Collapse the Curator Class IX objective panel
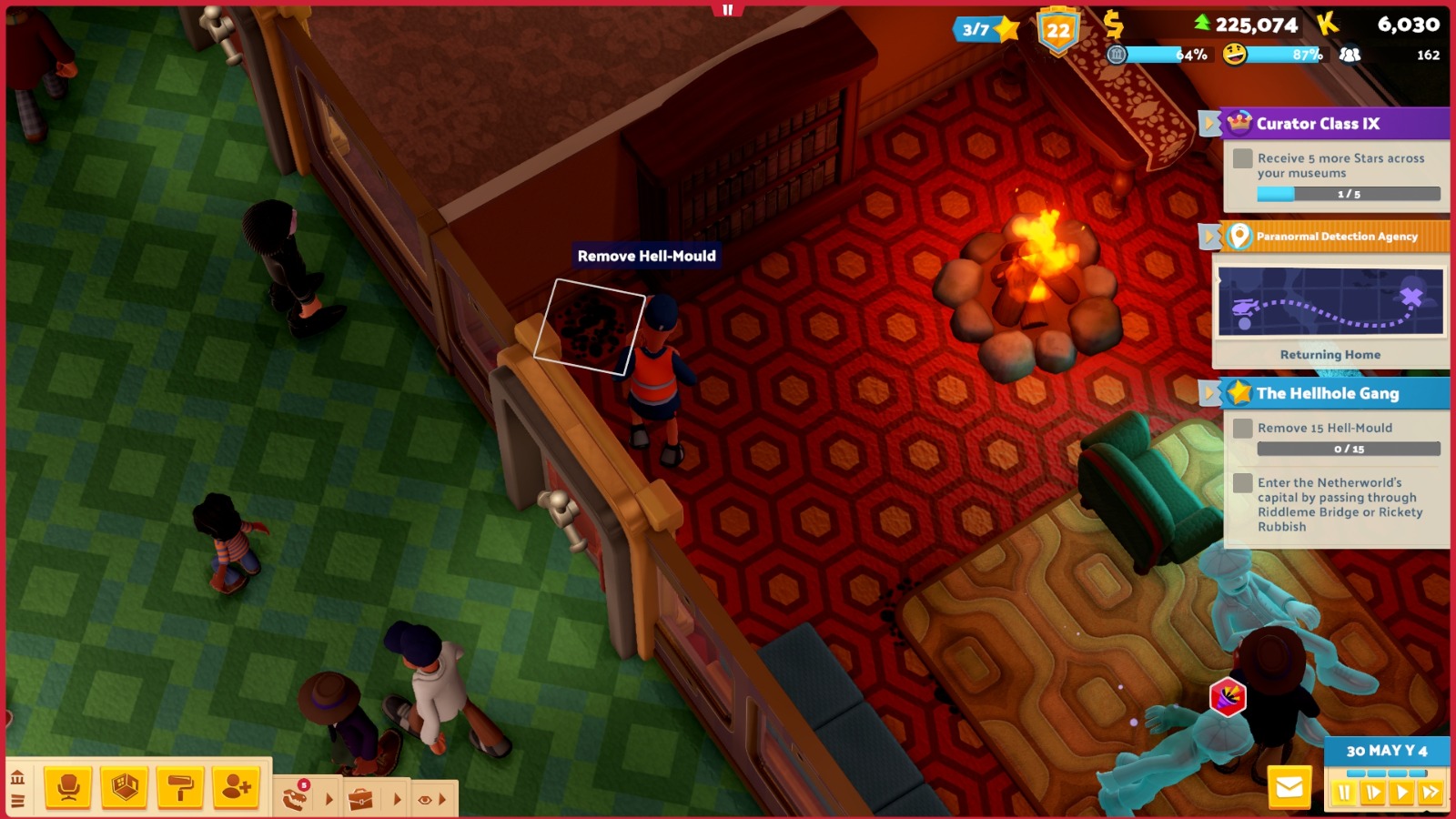This screenshot has width=1456, height=819. click(x=1209, y=123)
